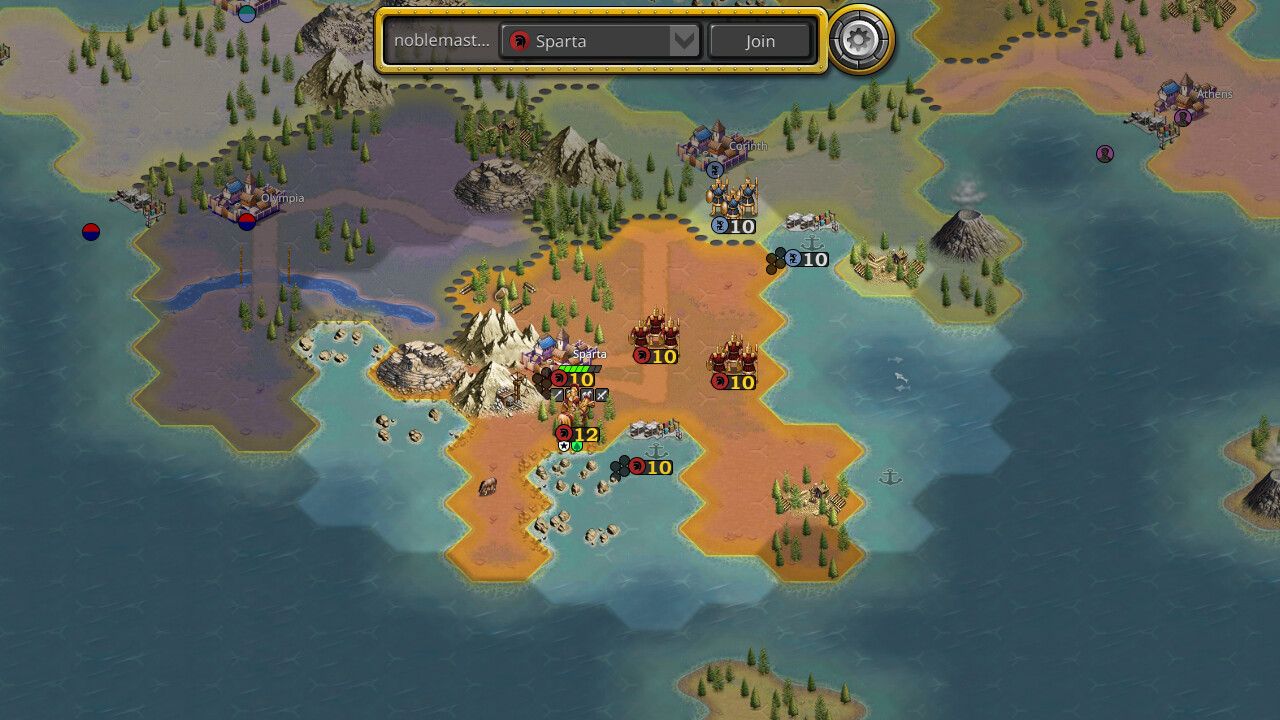Click the noblemast player name field
This screenshot has height=720, width=1280.
(x=441, y=41)
